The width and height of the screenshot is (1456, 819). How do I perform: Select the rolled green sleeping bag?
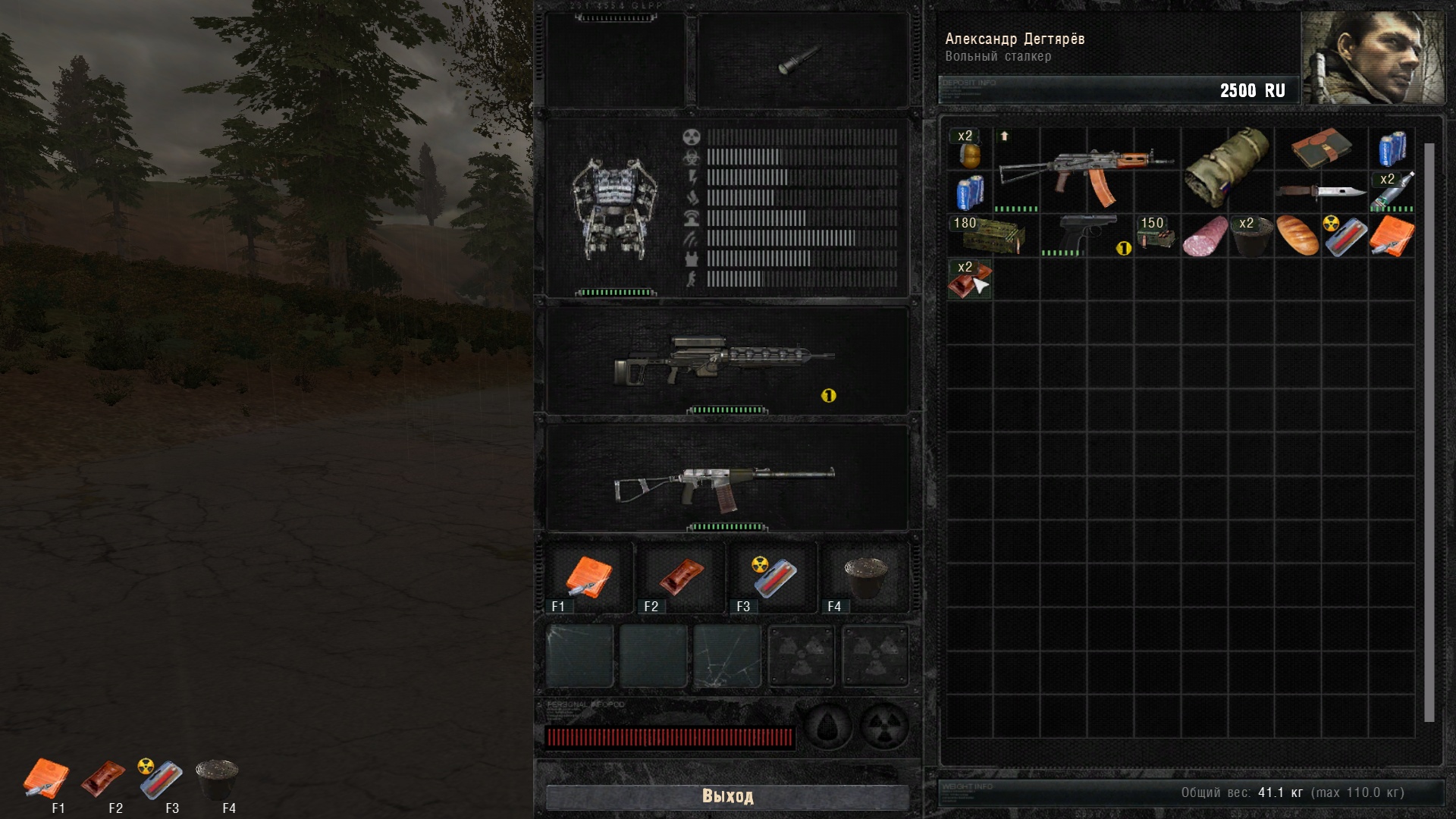pos(1226,168)
